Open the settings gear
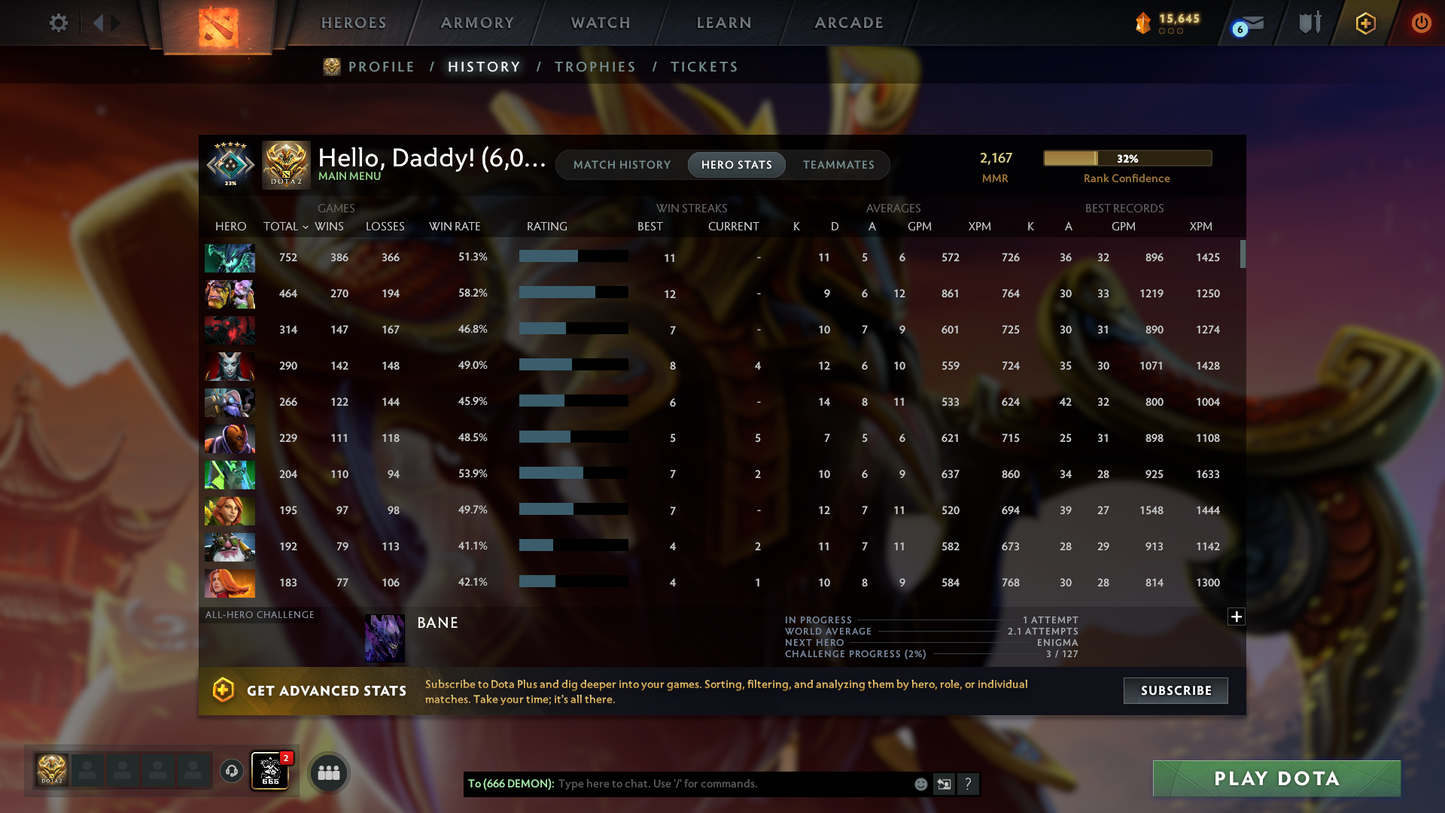This screenshot has height=813, width=1445. click(x=58, y=22)
